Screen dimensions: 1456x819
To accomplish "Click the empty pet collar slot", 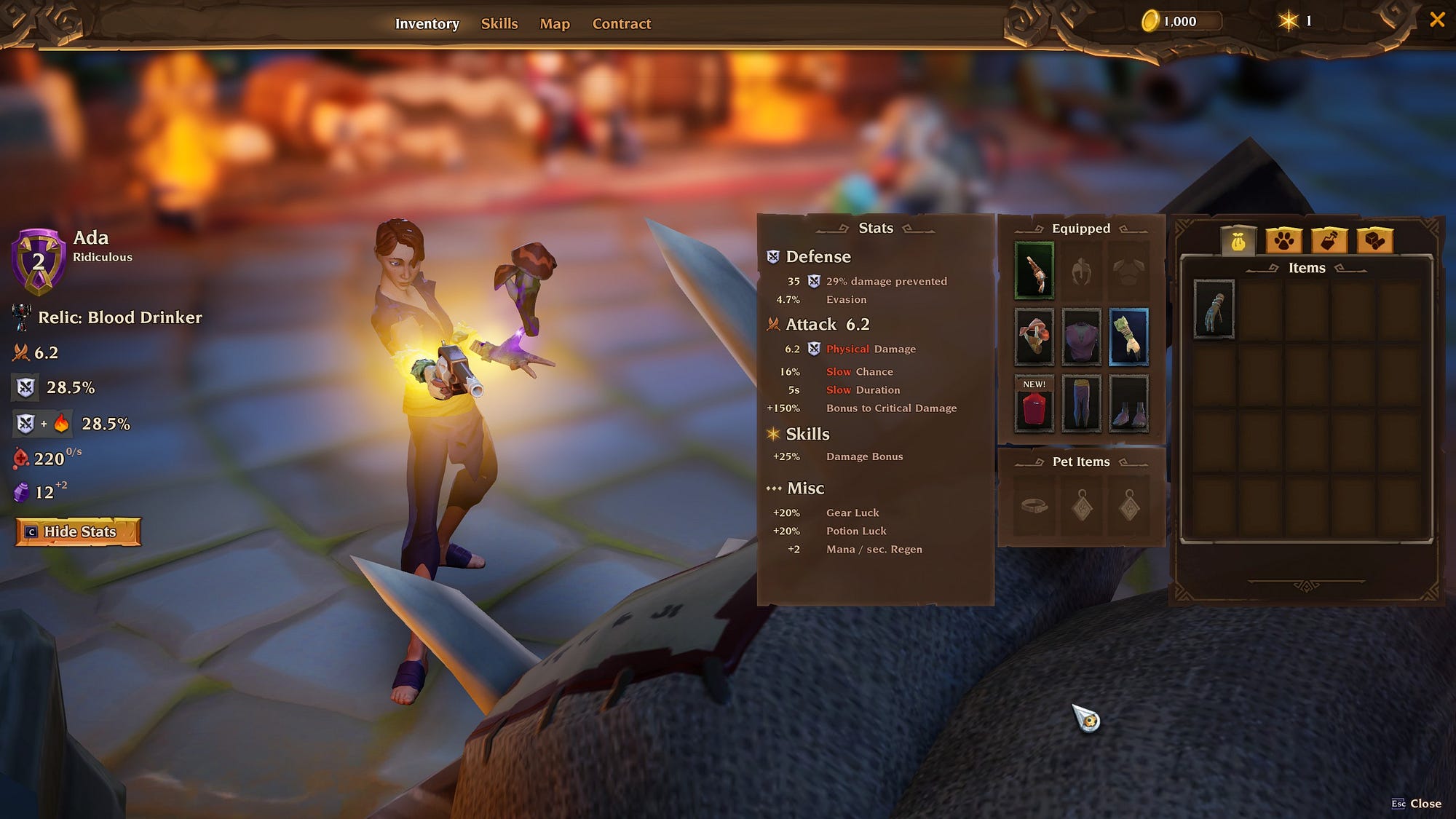I will [x=1034, y=505].
